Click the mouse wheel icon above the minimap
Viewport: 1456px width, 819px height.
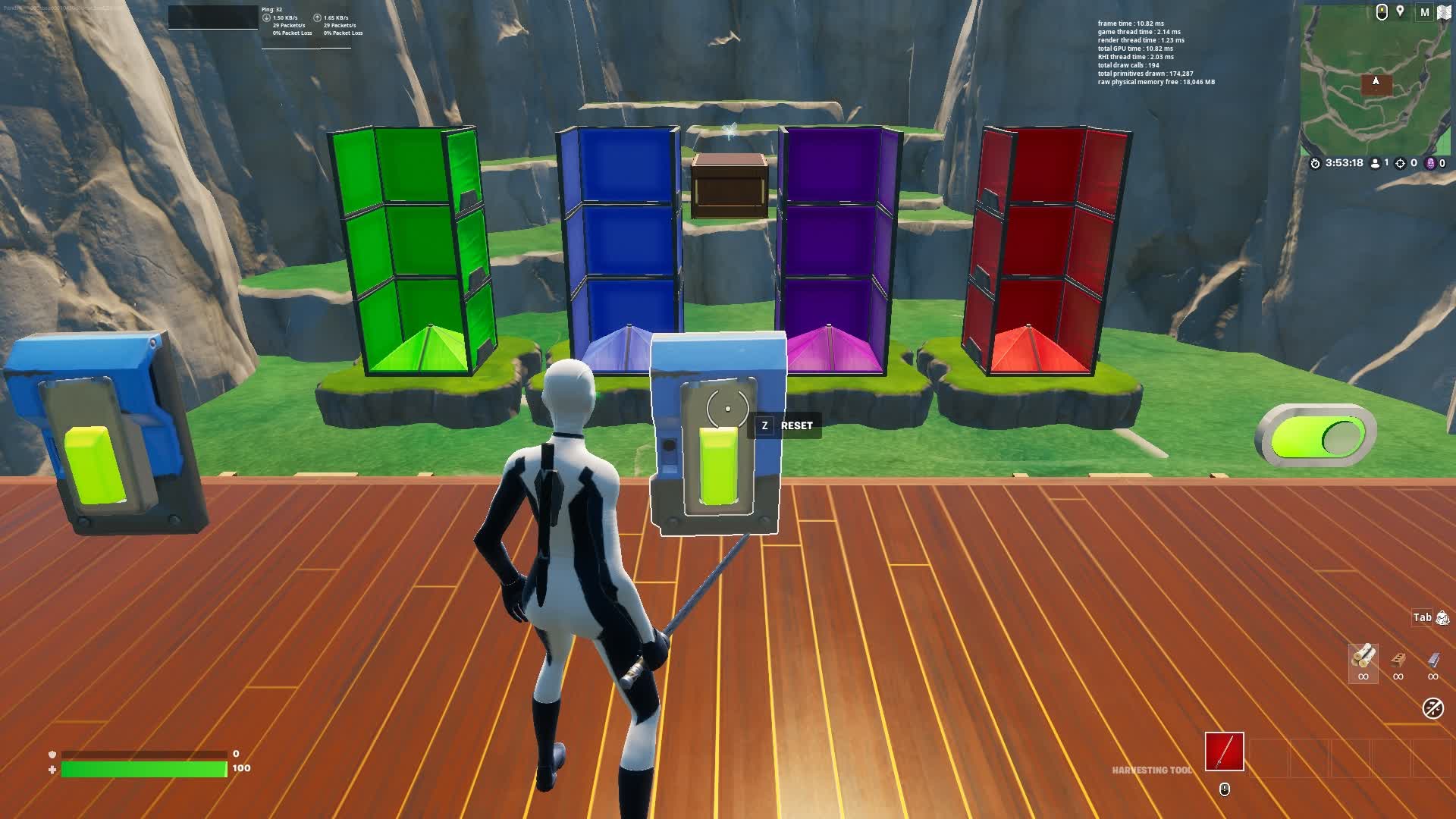pos(1381,12)
